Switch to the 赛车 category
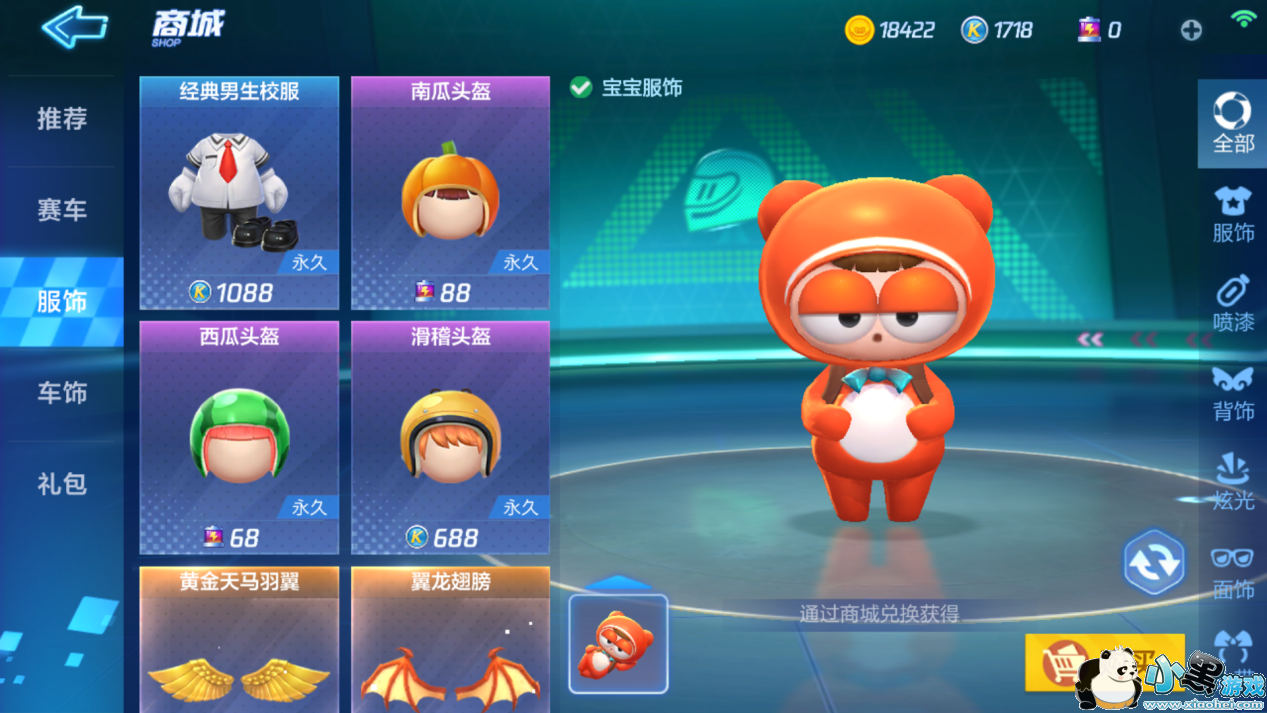 tap(62, 210)
